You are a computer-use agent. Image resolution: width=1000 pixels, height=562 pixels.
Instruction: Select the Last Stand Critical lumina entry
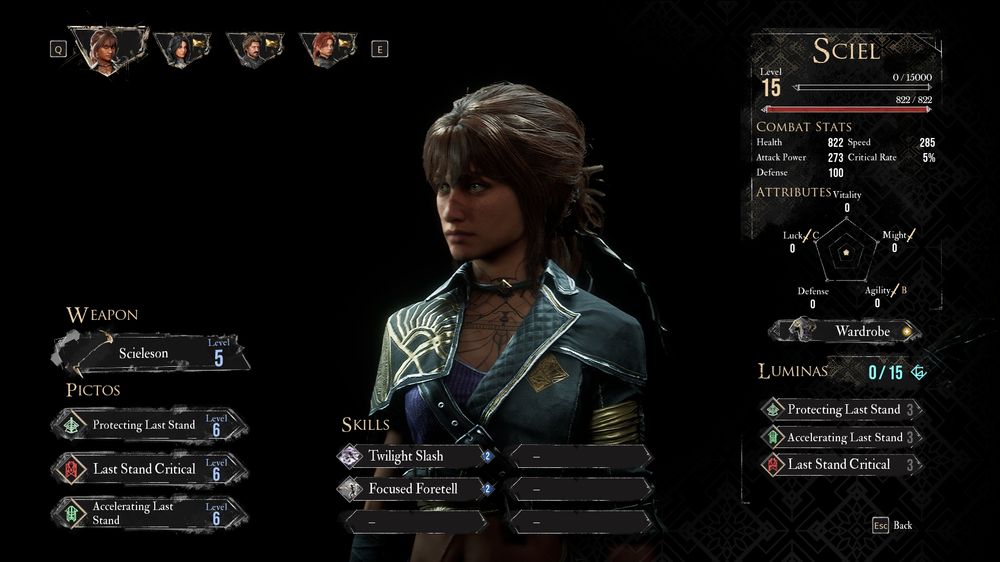pos(840,464)
